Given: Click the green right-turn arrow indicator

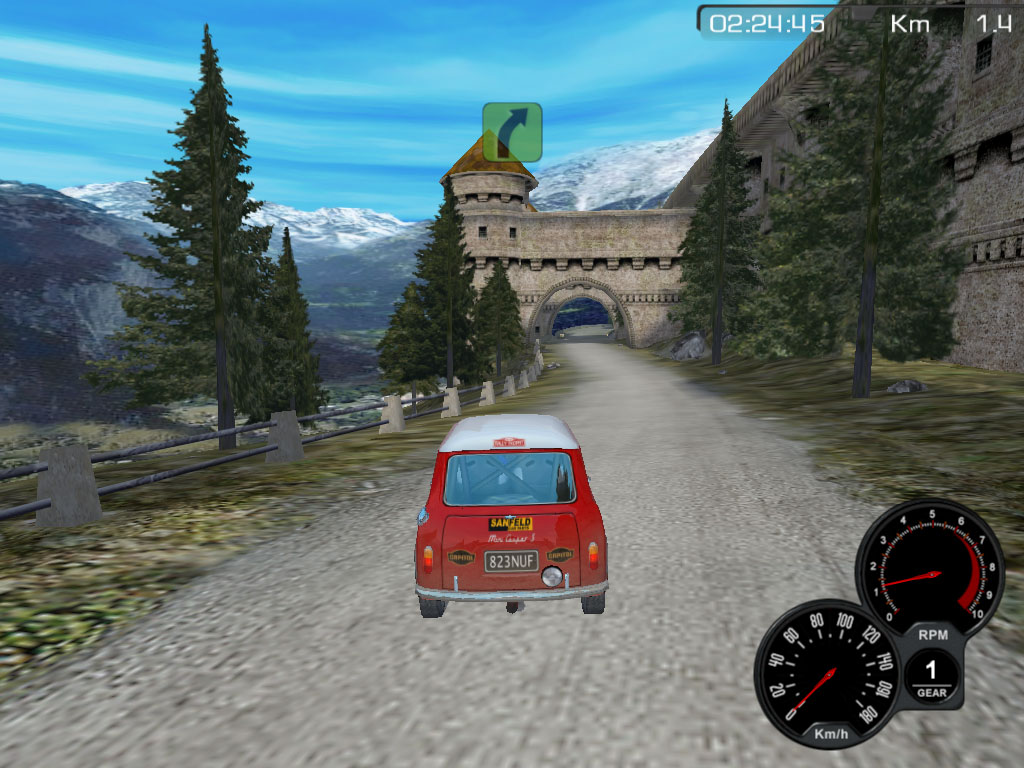Looking at the screenshot, I should 512,132.
